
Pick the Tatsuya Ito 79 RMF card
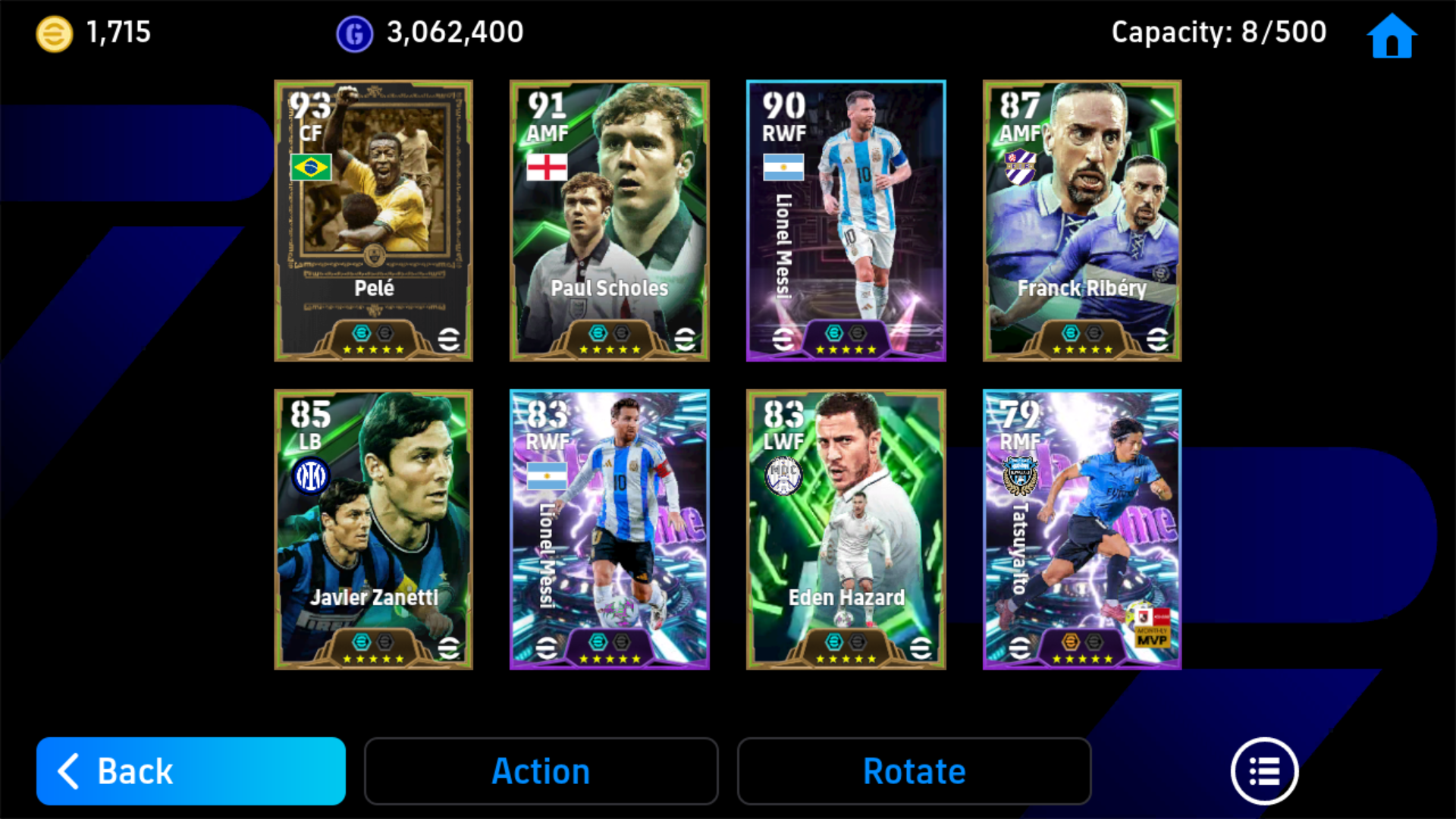tap(1082, 529)
